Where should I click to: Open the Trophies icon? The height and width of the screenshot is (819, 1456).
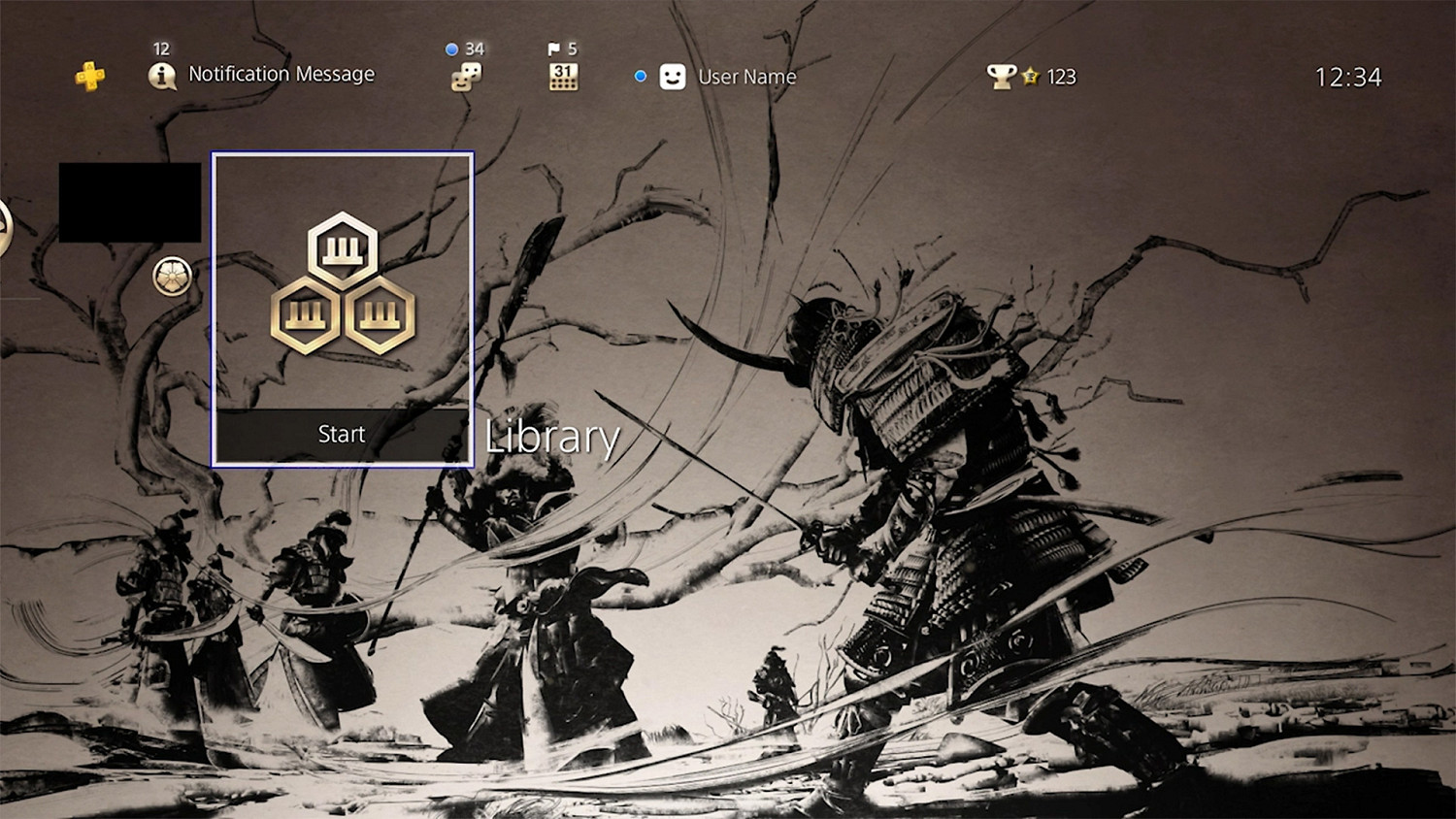pos(1005,75)
